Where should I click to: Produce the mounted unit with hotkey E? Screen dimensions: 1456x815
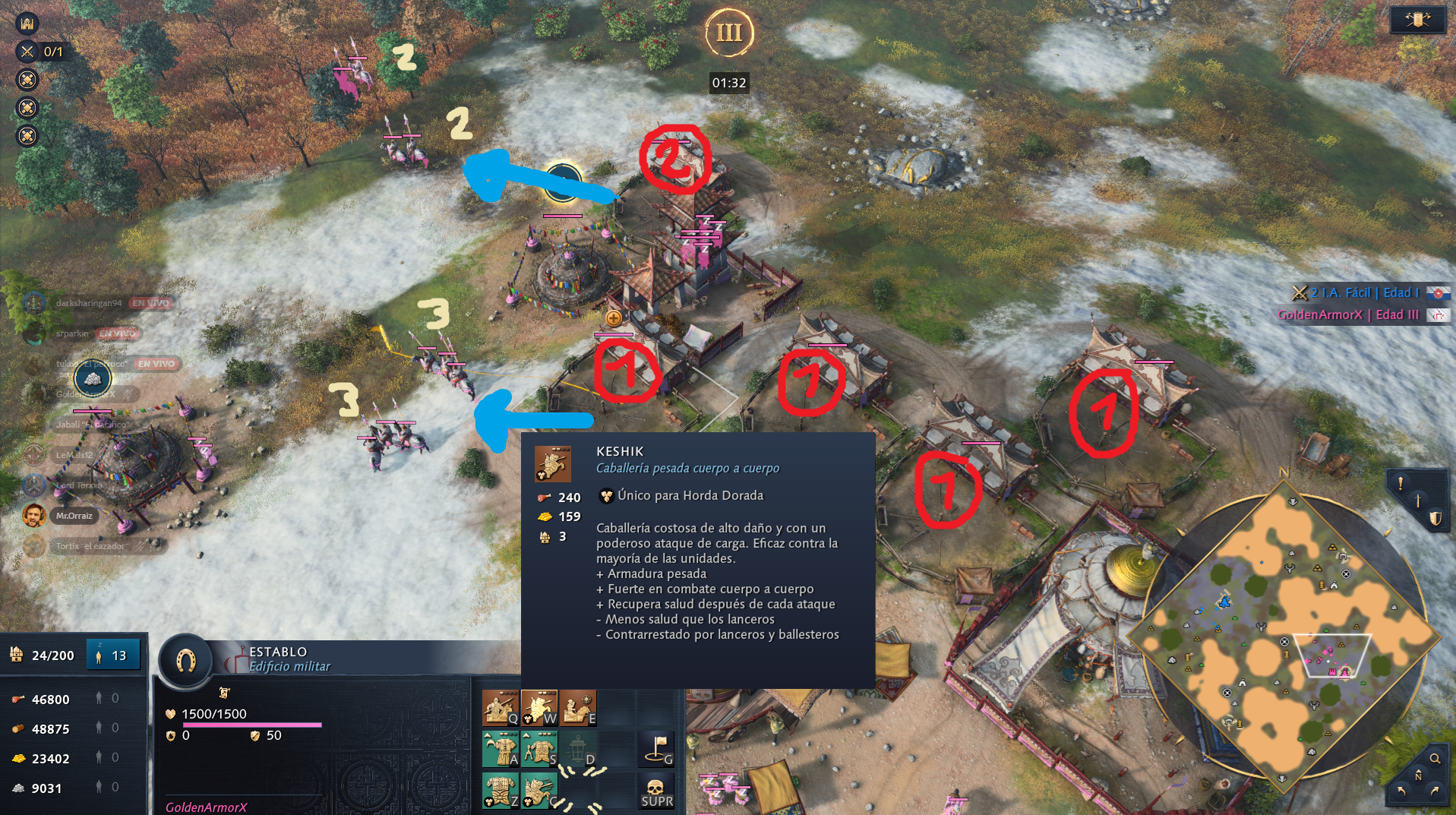pos(578,708)
